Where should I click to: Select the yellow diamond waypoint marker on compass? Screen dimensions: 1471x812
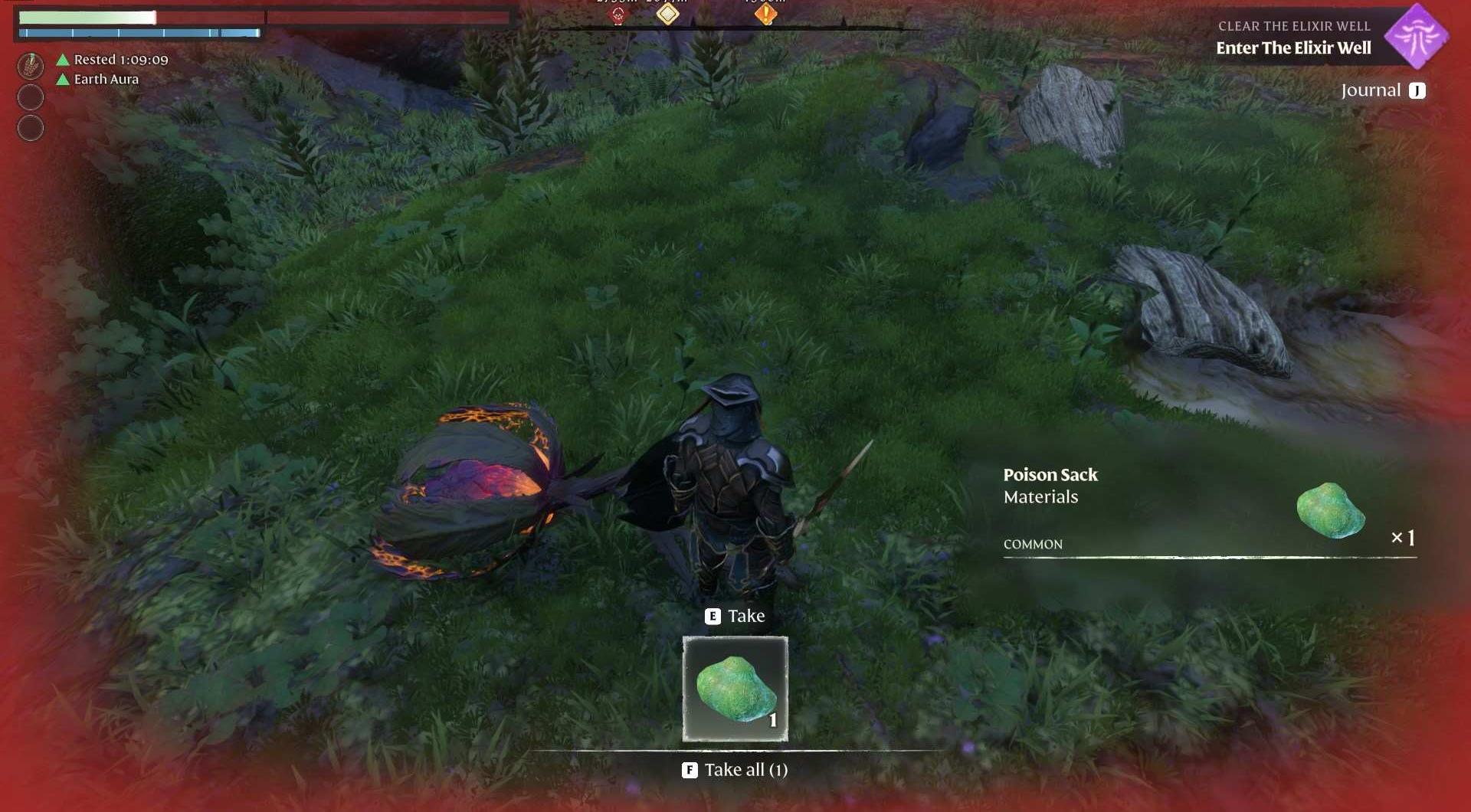tap(667, 14)
